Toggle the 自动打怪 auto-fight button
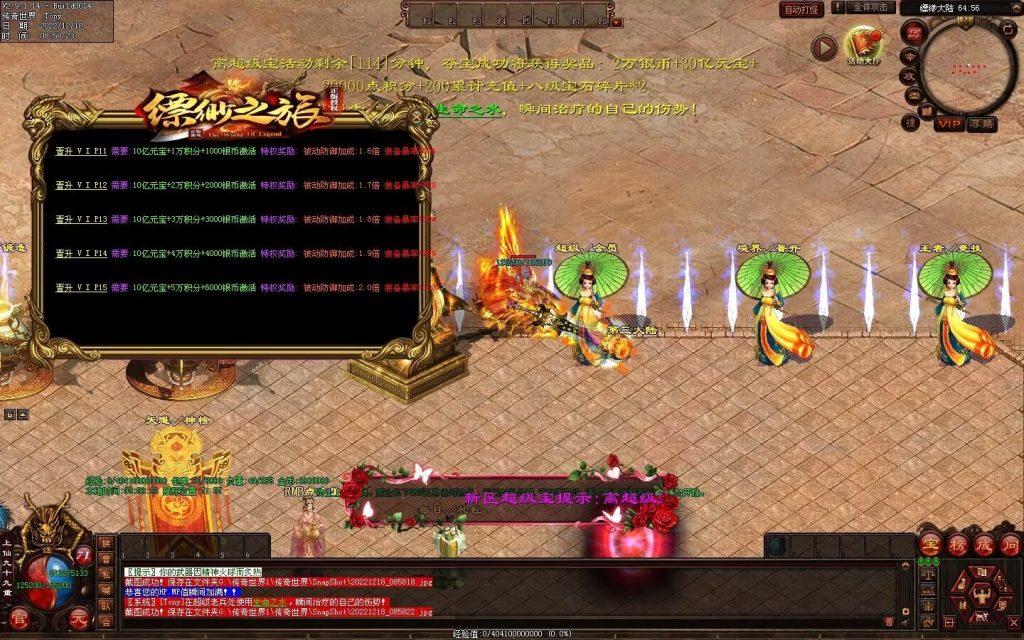The image size is (1024, 640). [x=802, y=9]
